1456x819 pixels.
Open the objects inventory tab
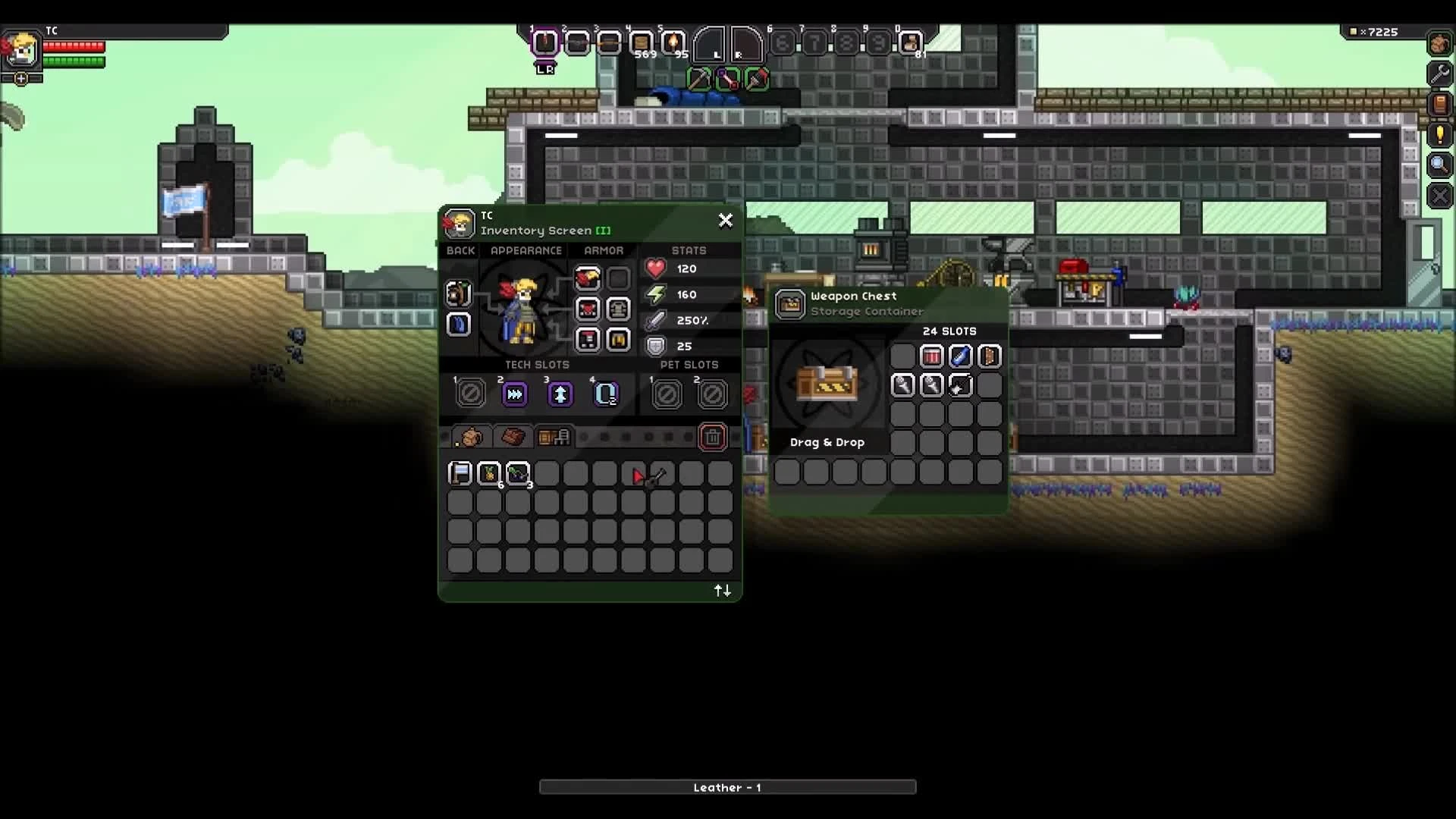pyautogui.click(x=555, y=437)
